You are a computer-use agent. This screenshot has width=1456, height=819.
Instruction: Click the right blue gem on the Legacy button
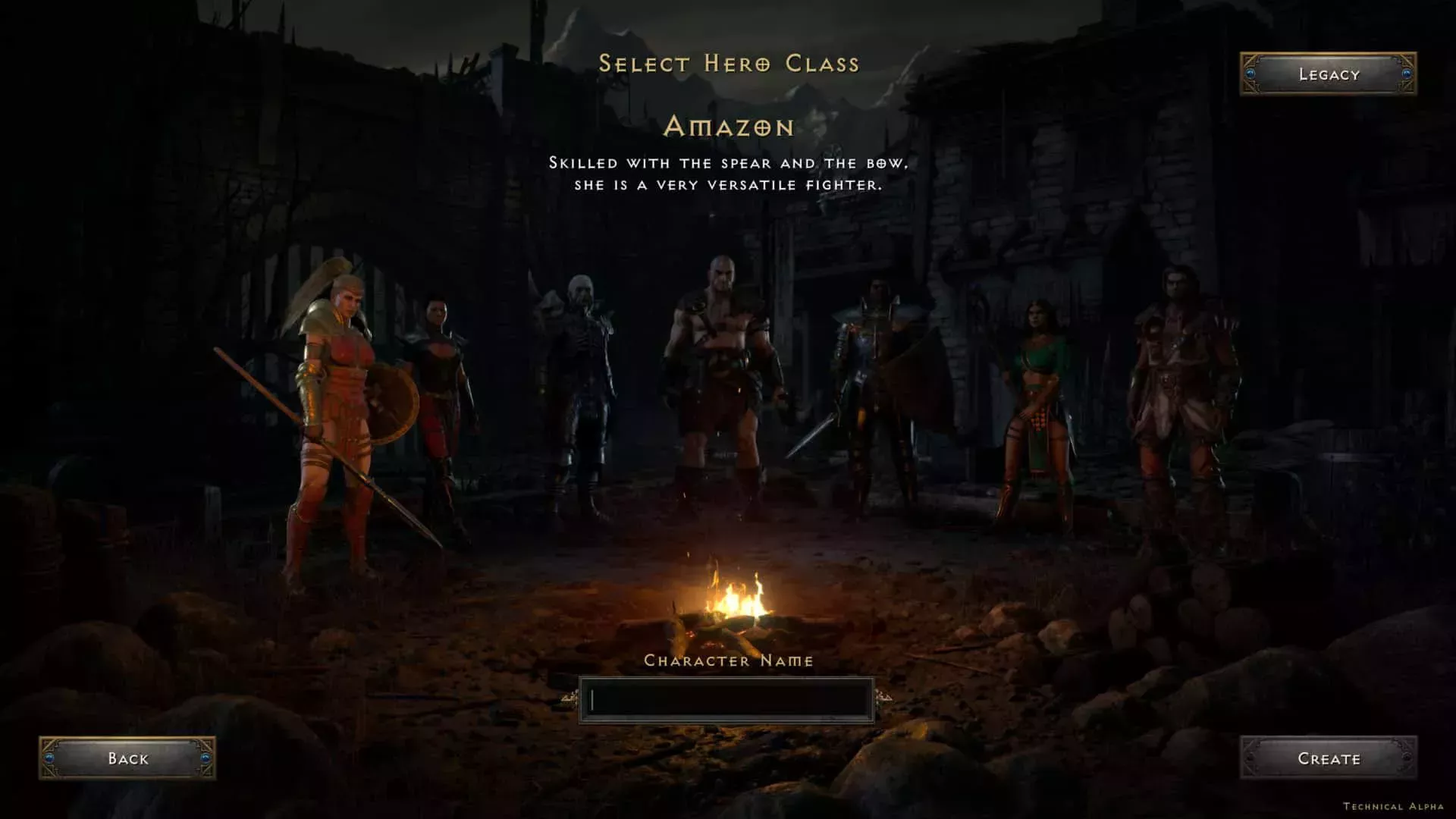(1408, 74)
